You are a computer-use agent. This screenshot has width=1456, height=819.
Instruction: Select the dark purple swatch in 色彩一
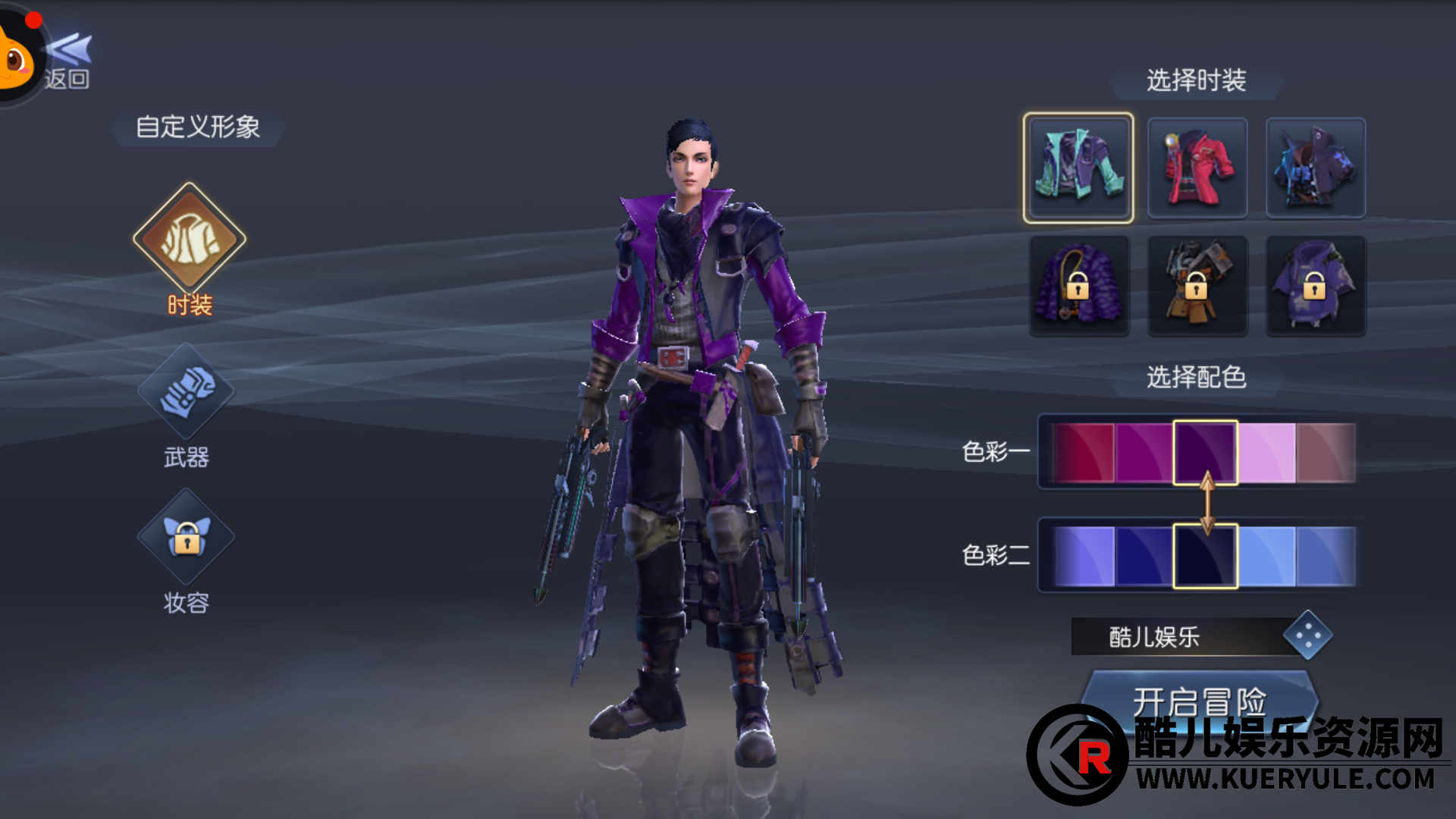[1205, 453]
